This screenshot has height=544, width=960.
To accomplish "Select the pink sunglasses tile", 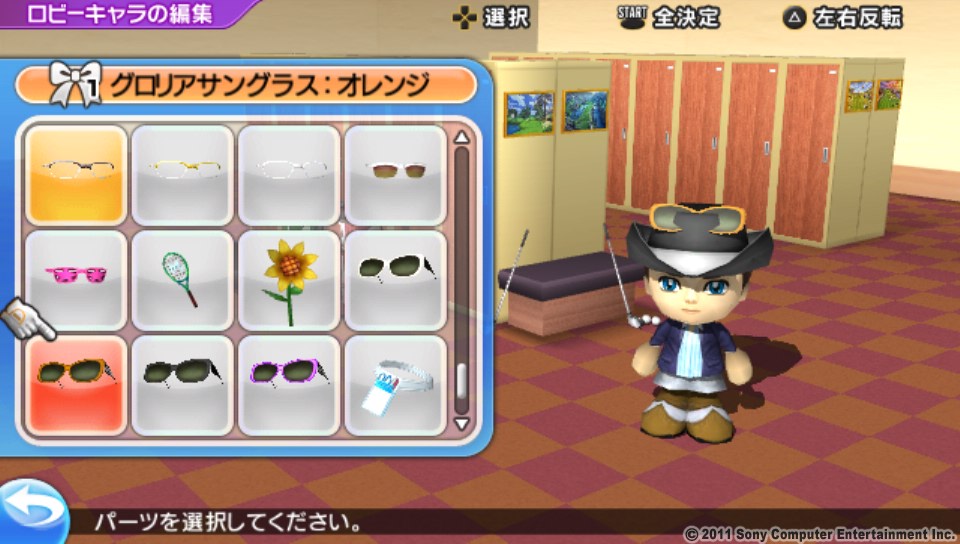I will (76, 279).
